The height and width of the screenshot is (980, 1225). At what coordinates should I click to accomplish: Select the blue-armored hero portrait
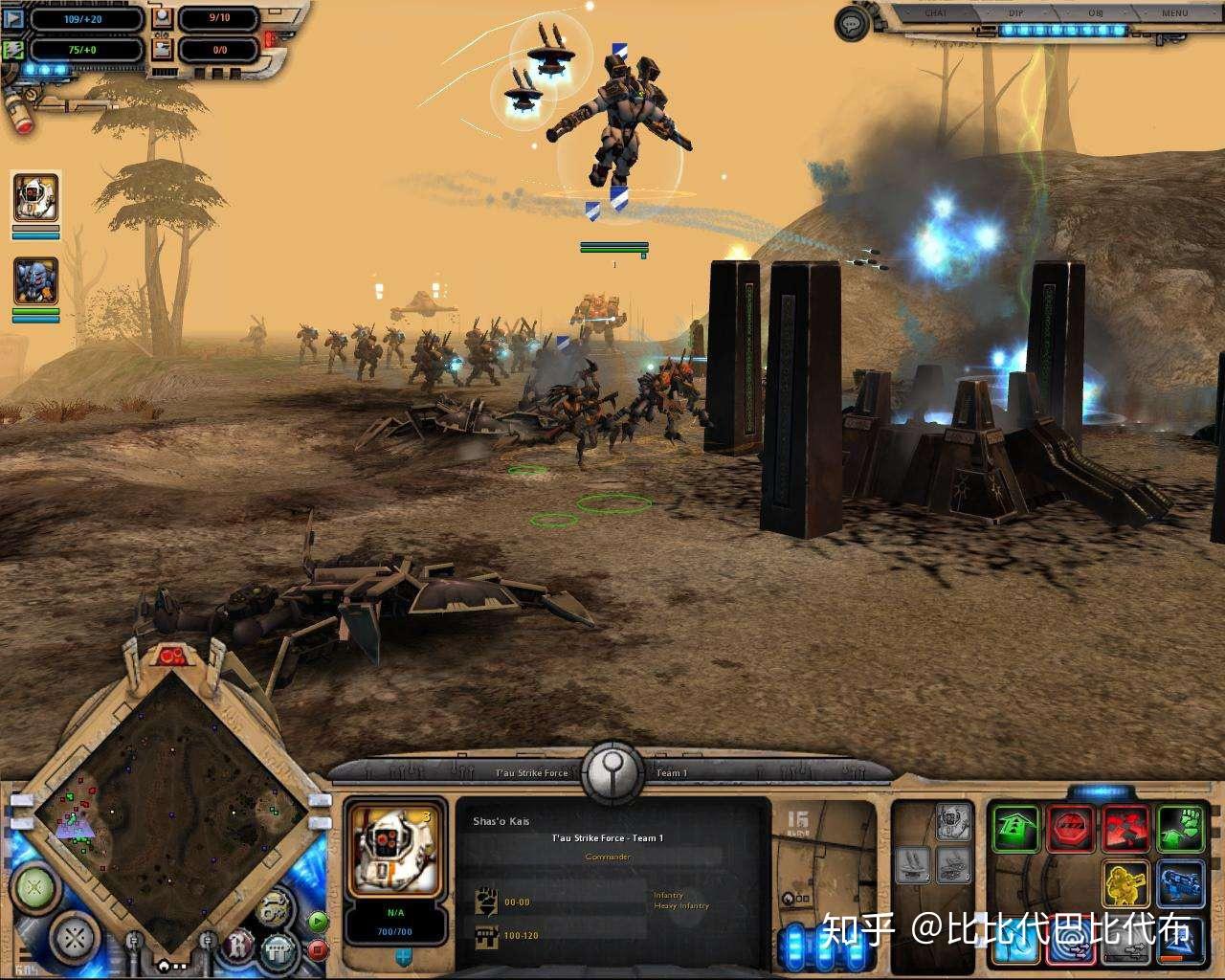[35, 281]
